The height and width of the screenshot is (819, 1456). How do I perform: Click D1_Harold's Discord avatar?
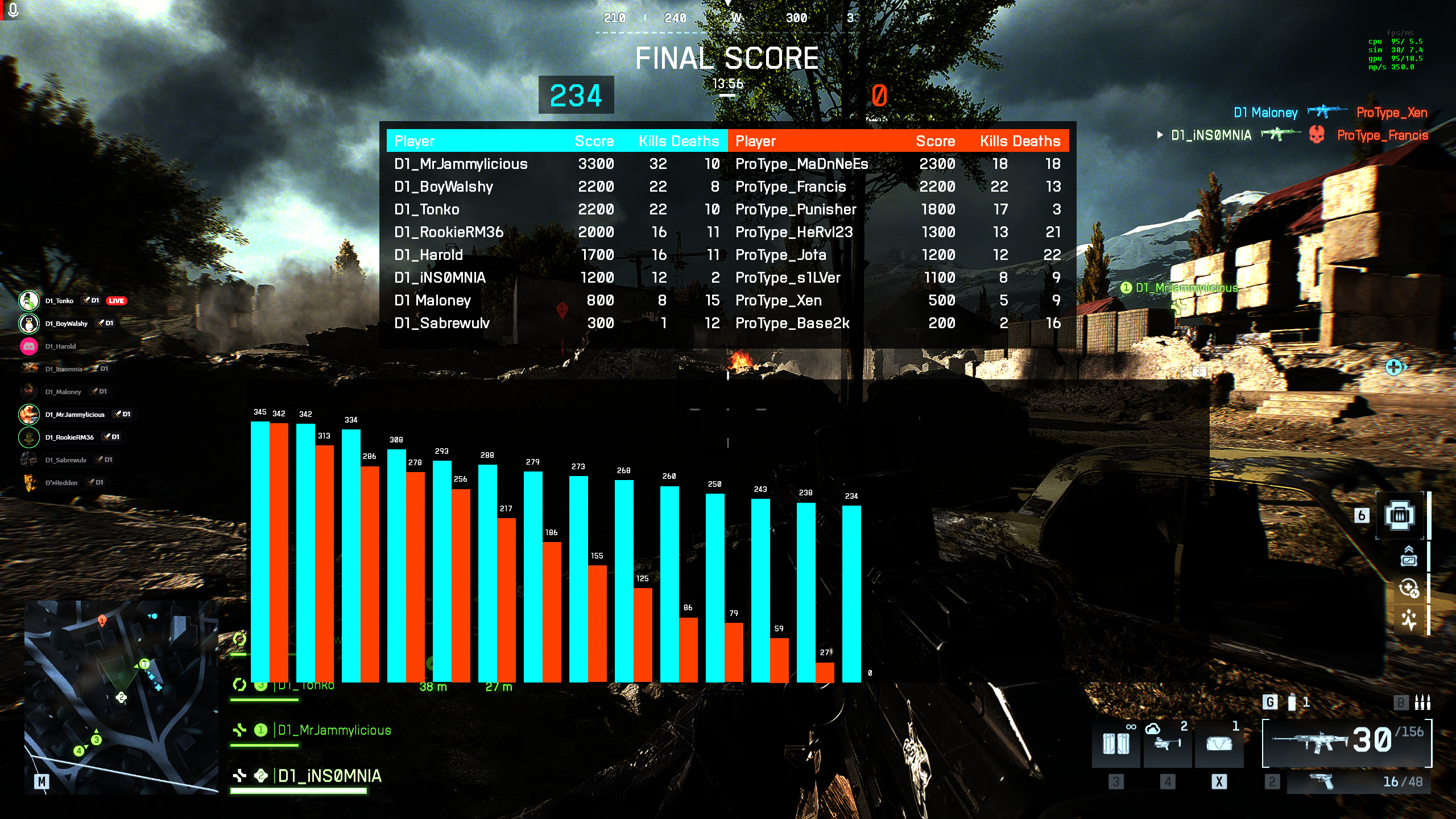[x=29, y=346]
